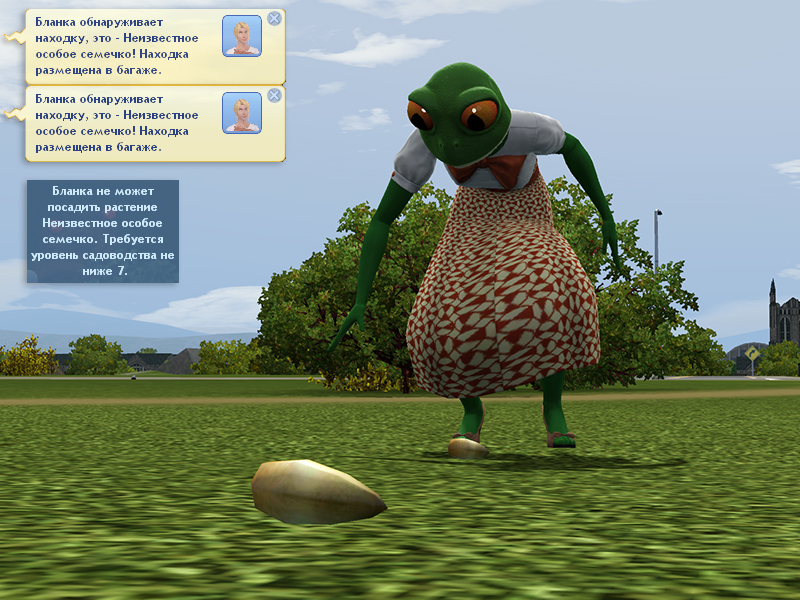Viewport: 800px width, 600px height.
Task: Dismiss the second seed discovery notification
Action: click(x=275, y=95)
